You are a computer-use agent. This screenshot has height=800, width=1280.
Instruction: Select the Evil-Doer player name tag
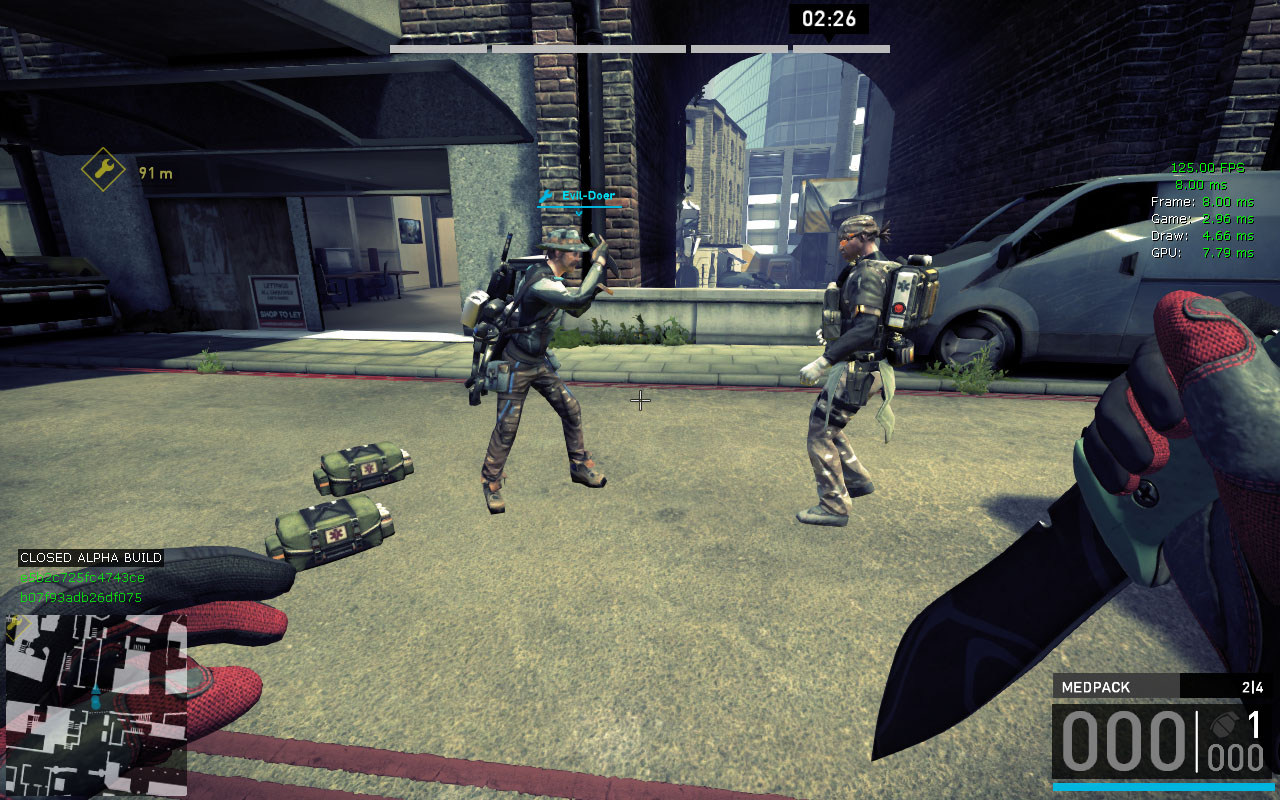(x=587, y=196)
